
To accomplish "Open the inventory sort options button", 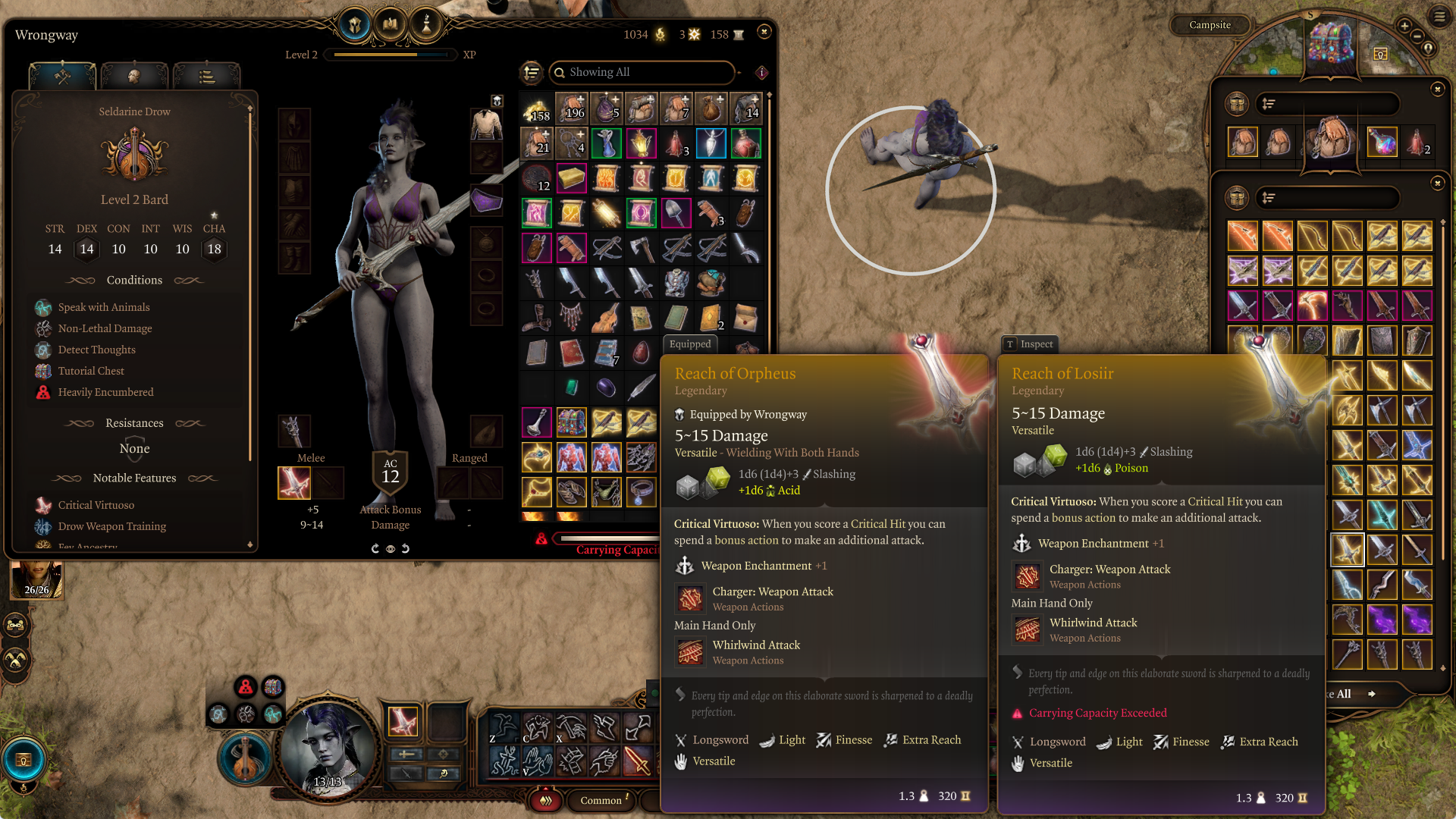I will coord(532,72).
